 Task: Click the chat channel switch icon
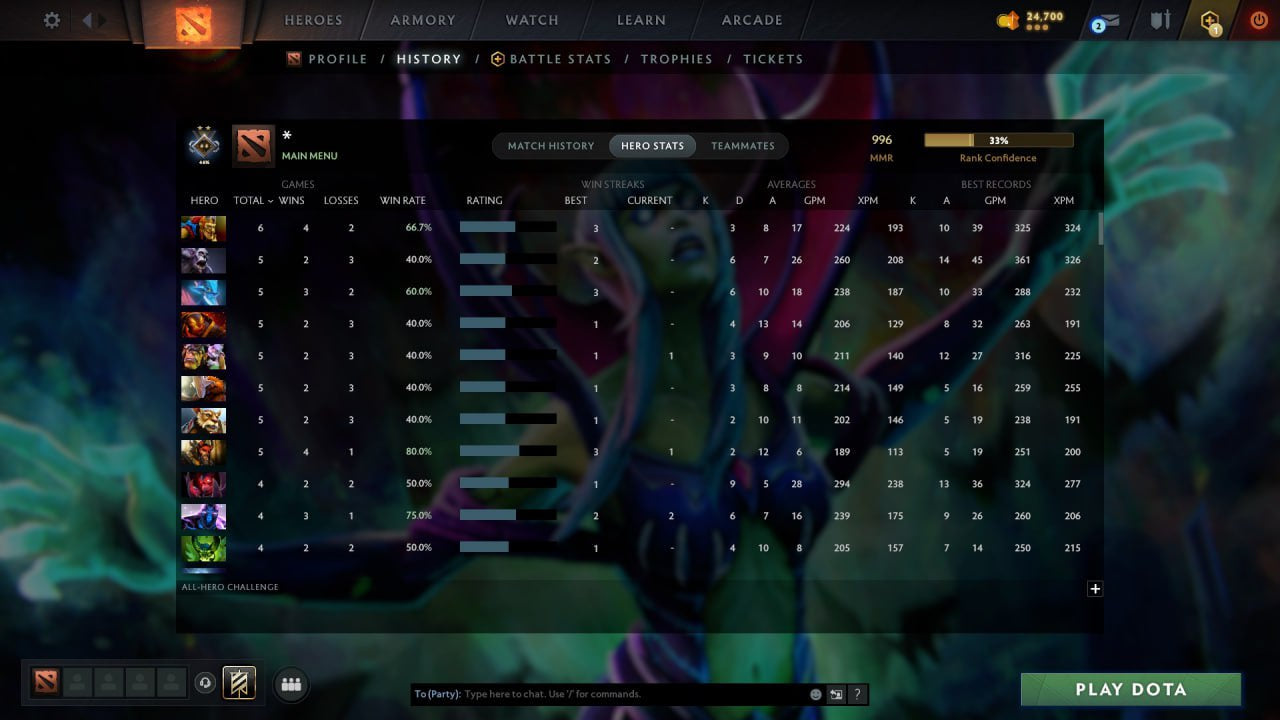(836, 693)
